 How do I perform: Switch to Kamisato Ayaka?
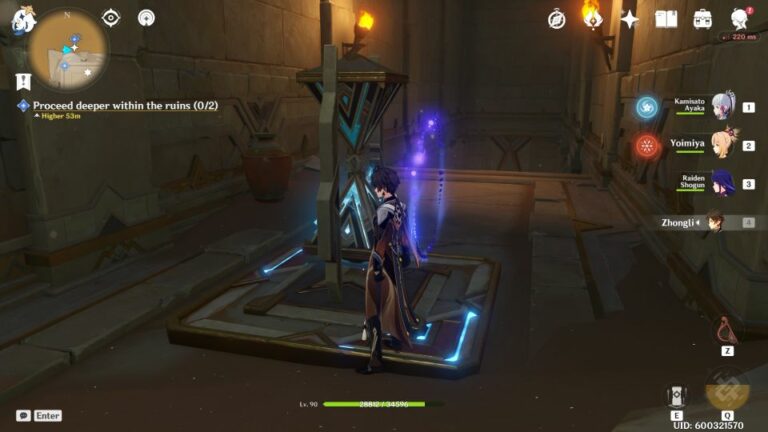pos(720,106)
